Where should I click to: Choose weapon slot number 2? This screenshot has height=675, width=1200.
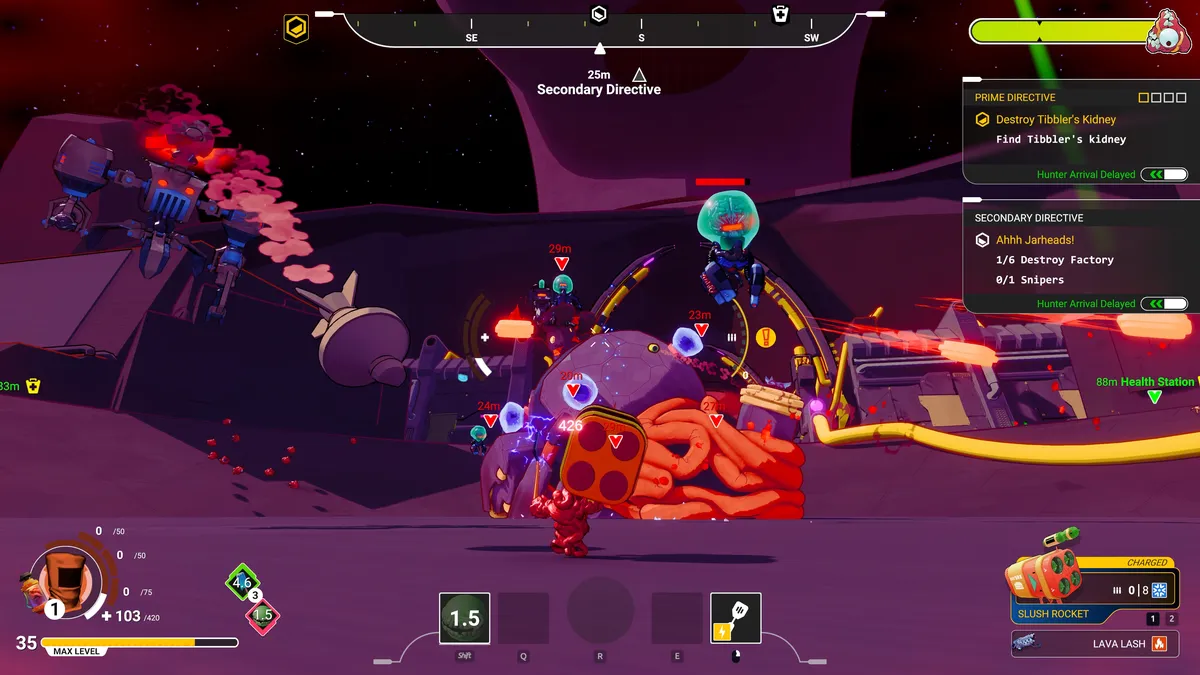[1172, 620]
